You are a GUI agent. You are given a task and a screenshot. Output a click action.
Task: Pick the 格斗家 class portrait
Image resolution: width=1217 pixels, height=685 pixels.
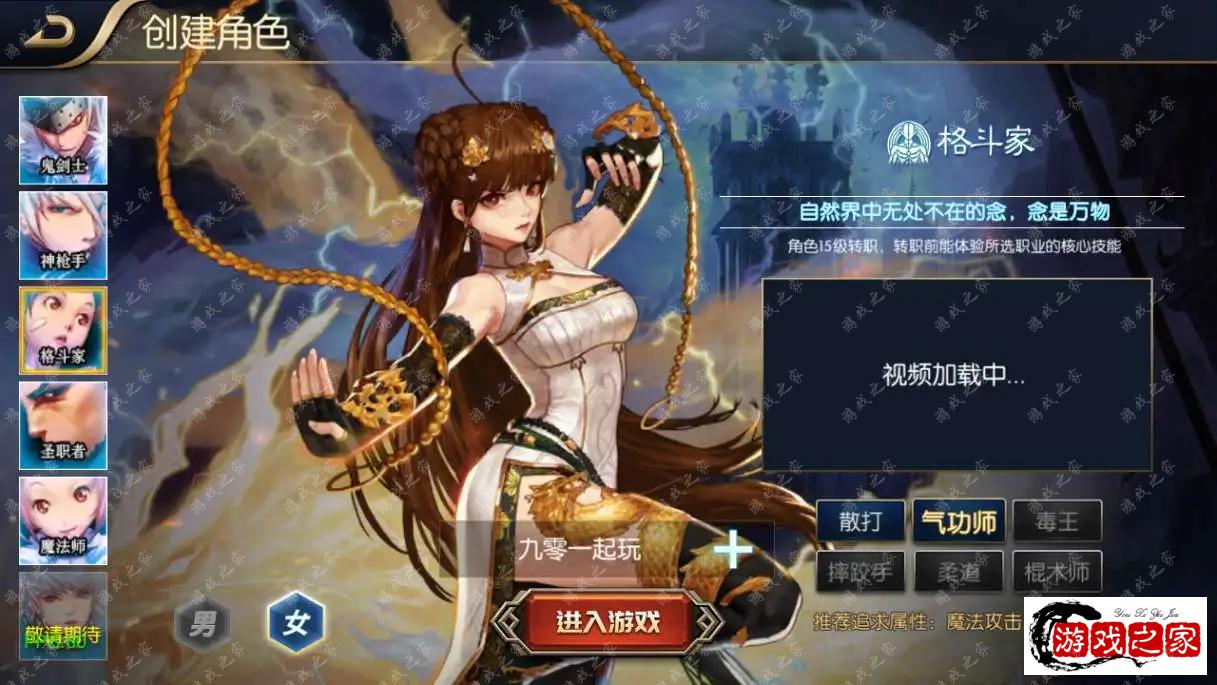click(63, 330)
